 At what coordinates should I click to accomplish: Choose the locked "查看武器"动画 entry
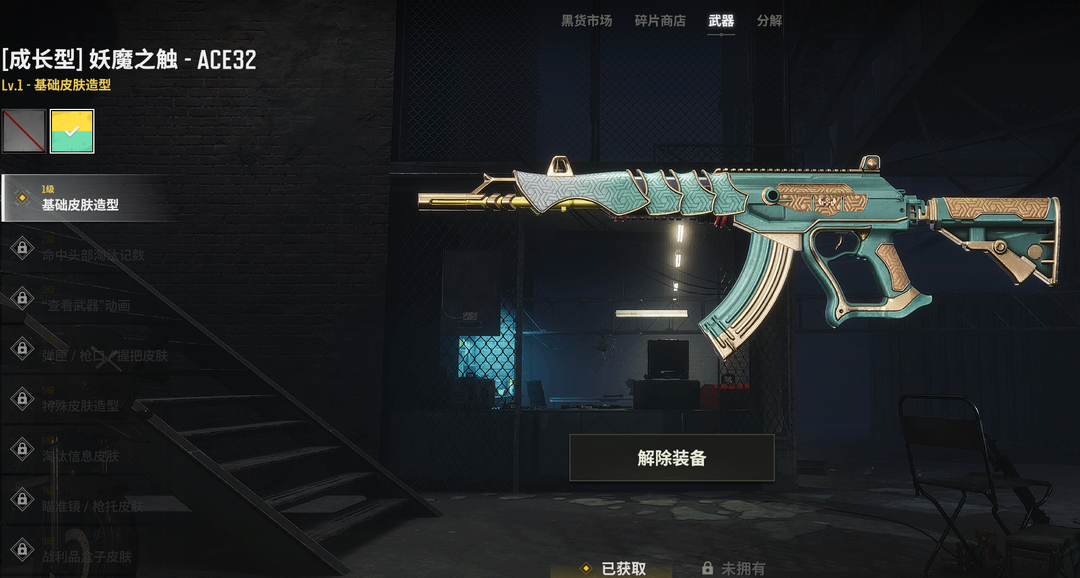(85, 305)
